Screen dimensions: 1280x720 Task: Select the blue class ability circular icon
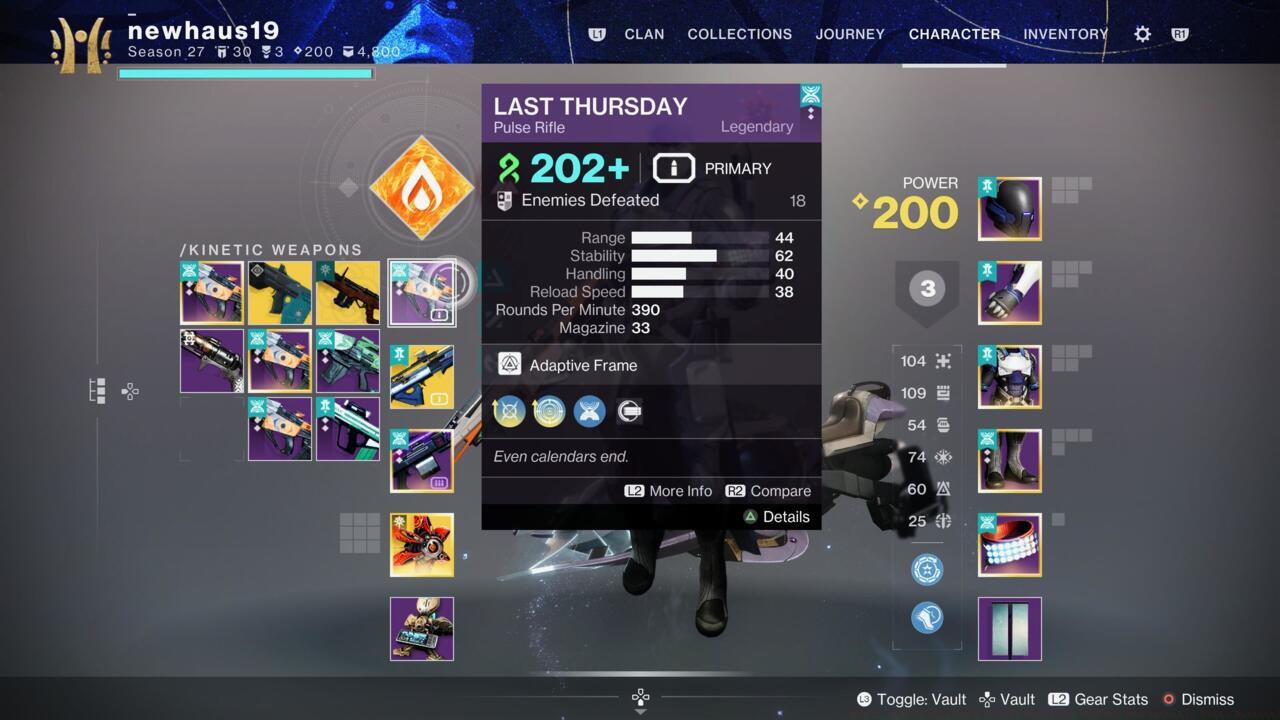point(926,570)
